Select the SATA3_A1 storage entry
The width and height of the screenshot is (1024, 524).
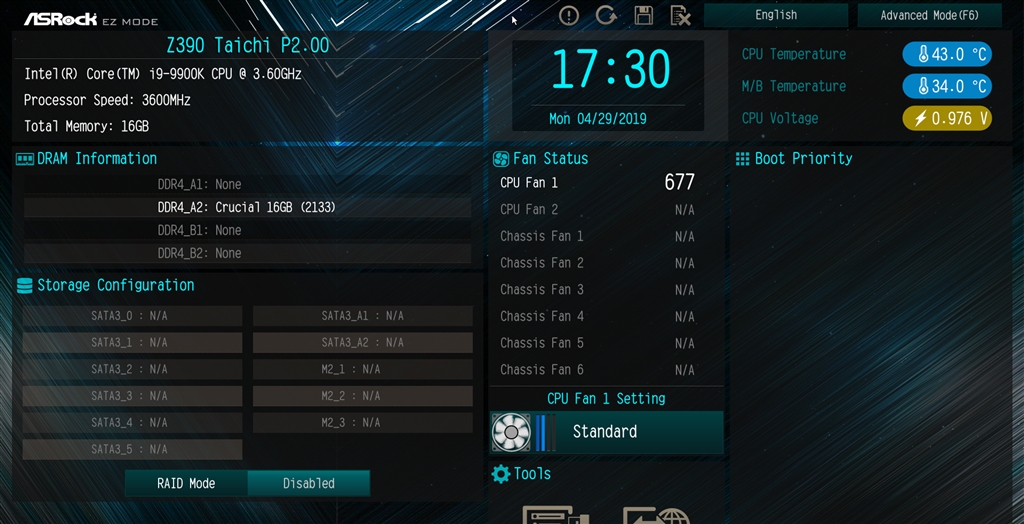362,316
